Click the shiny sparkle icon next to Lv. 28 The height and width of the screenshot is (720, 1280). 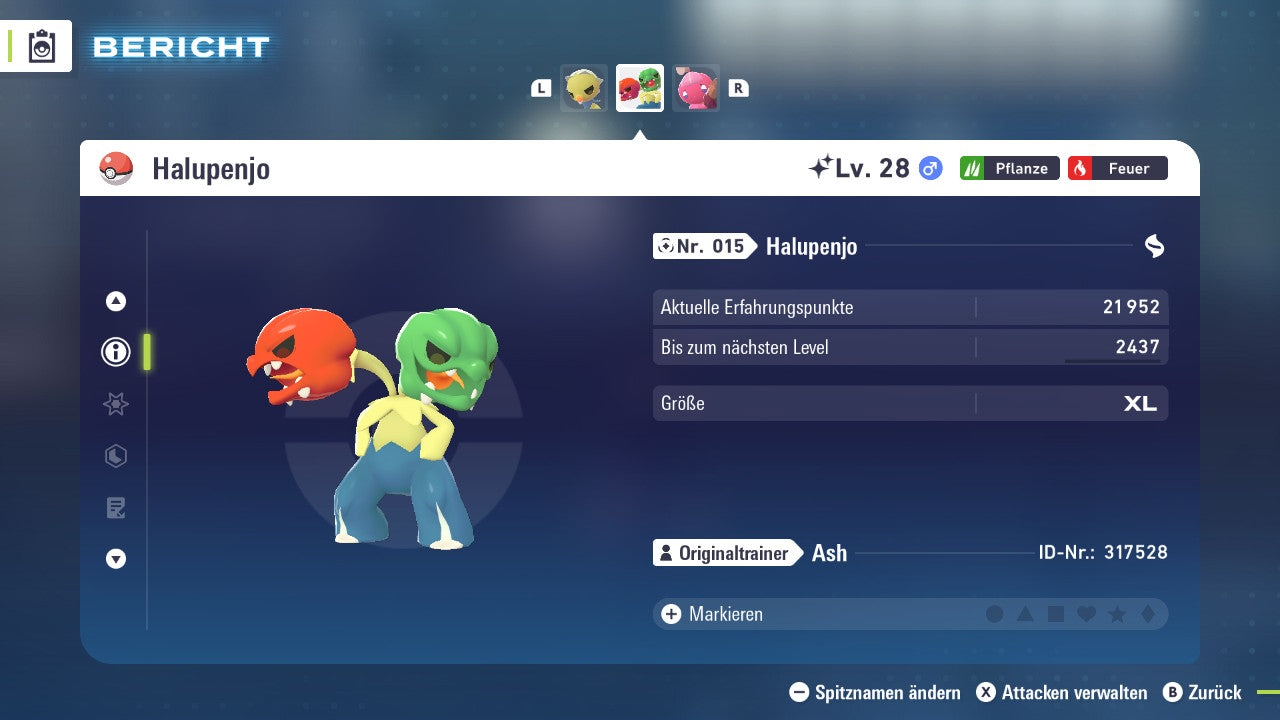tap(822, 166)
